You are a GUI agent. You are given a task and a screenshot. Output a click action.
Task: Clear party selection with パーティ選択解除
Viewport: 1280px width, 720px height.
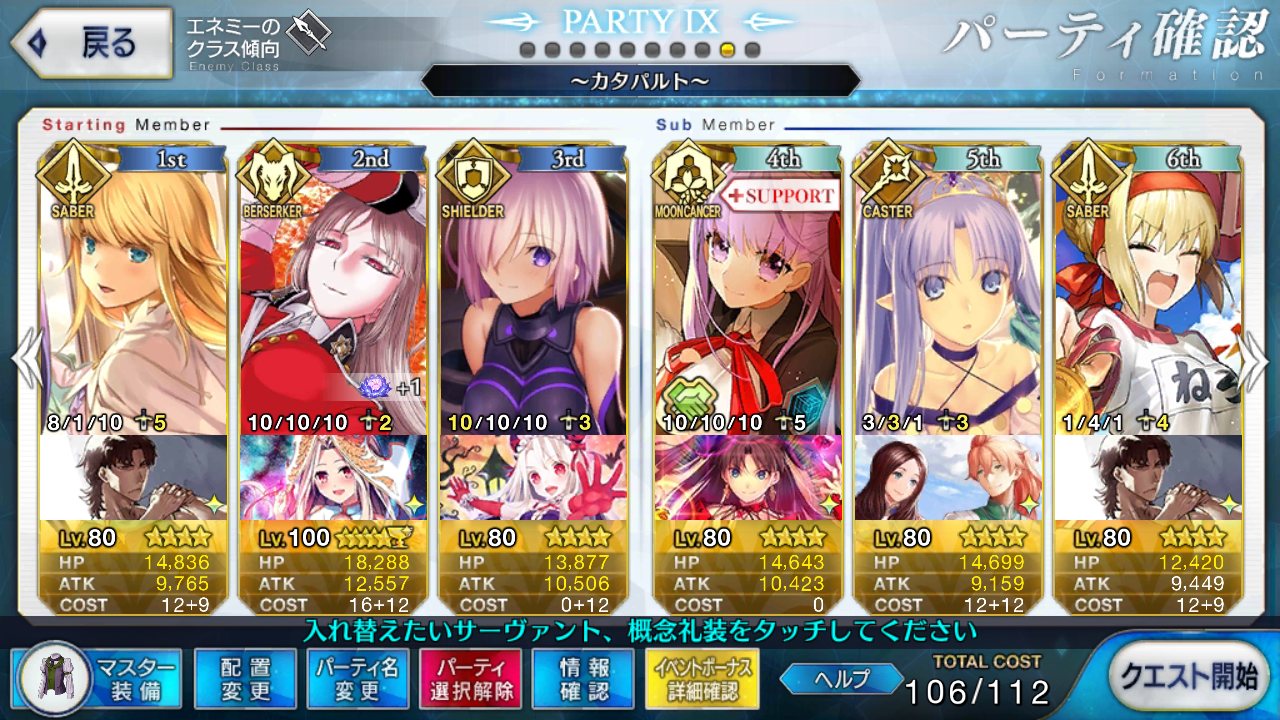(470, 678)
